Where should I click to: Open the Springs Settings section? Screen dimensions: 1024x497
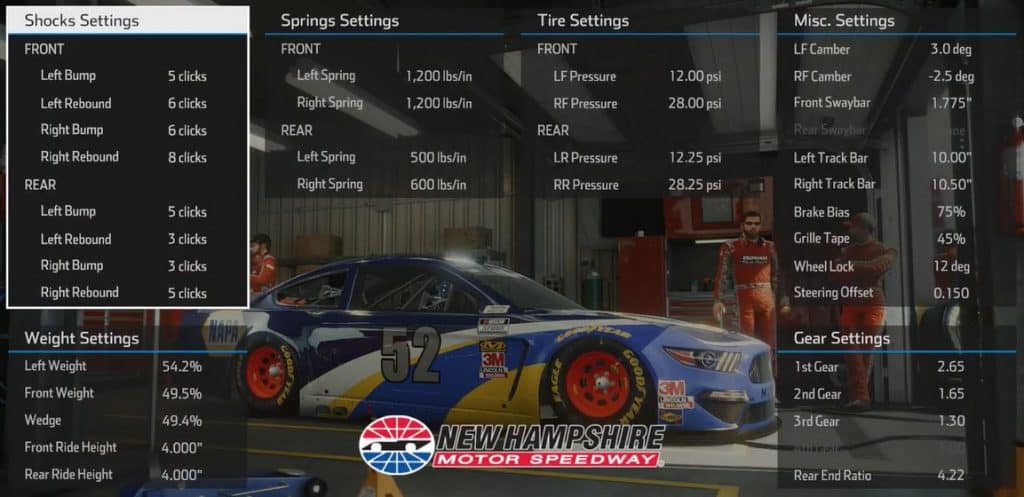tap(340, 20)
